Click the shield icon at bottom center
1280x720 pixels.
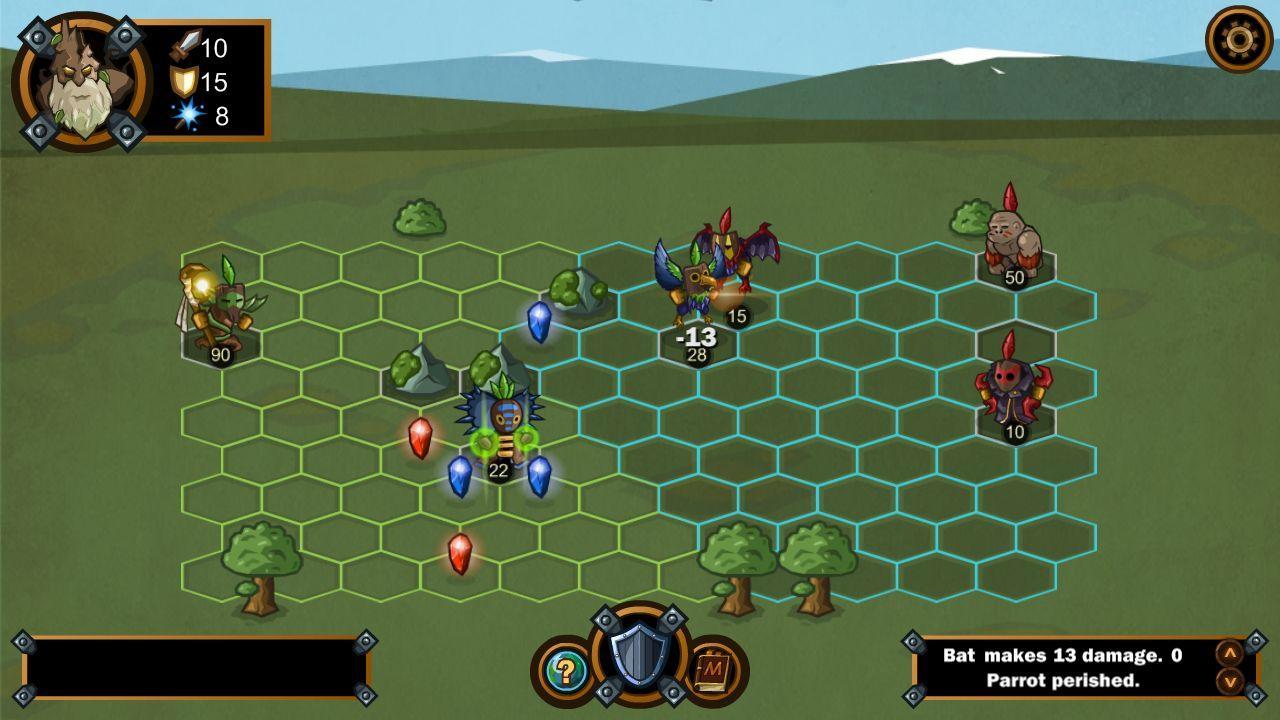640,655
